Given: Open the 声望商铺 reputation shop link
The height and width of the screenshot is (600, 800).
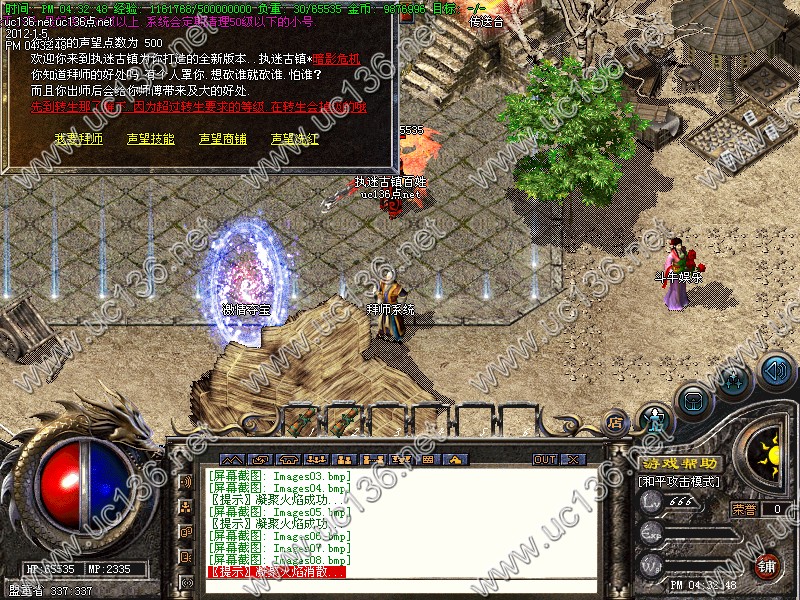Looking at the screenshot, I should [x=222, y=139].
